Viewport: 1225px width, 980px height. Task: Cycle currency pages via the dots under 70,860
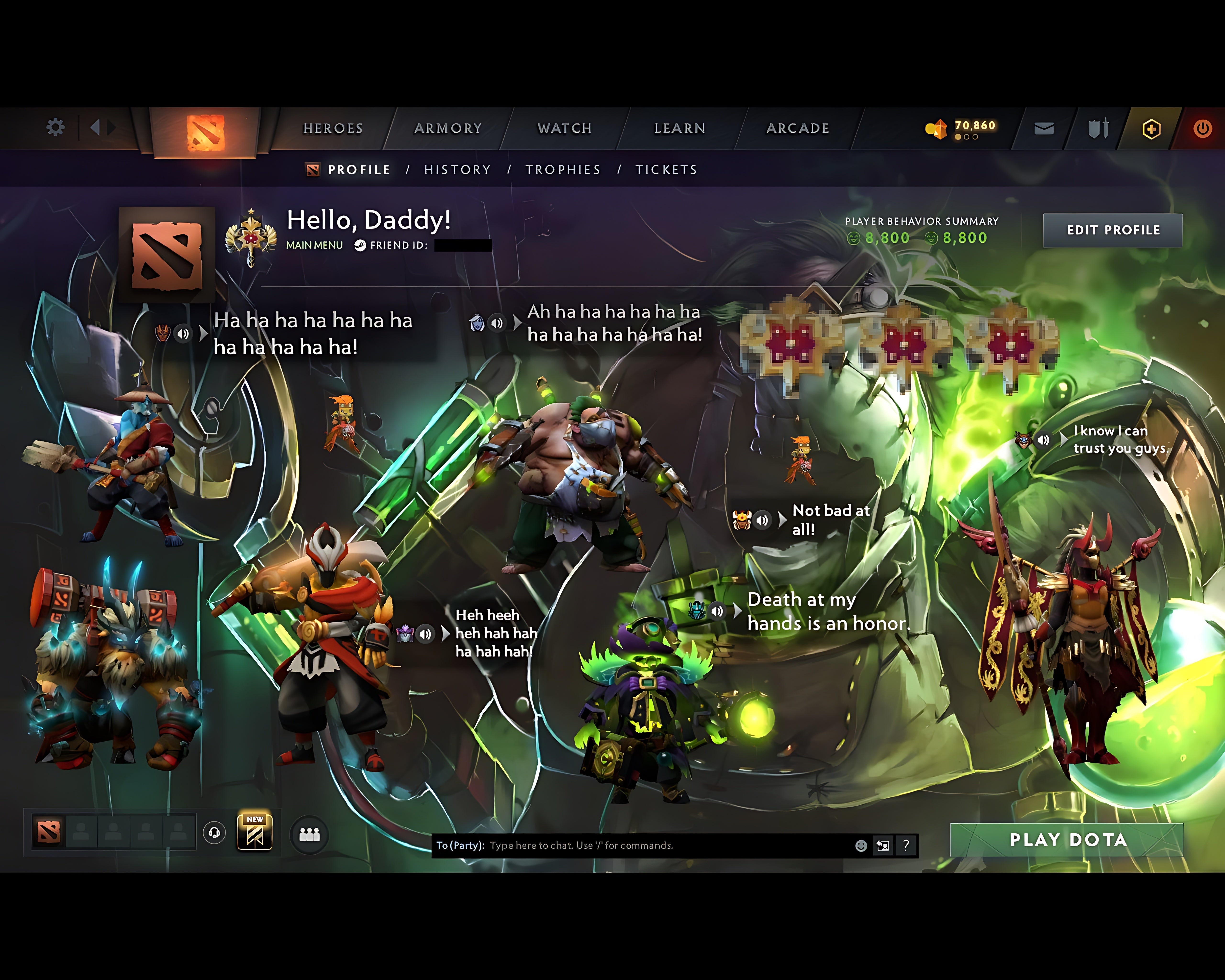tap(966, 137)
